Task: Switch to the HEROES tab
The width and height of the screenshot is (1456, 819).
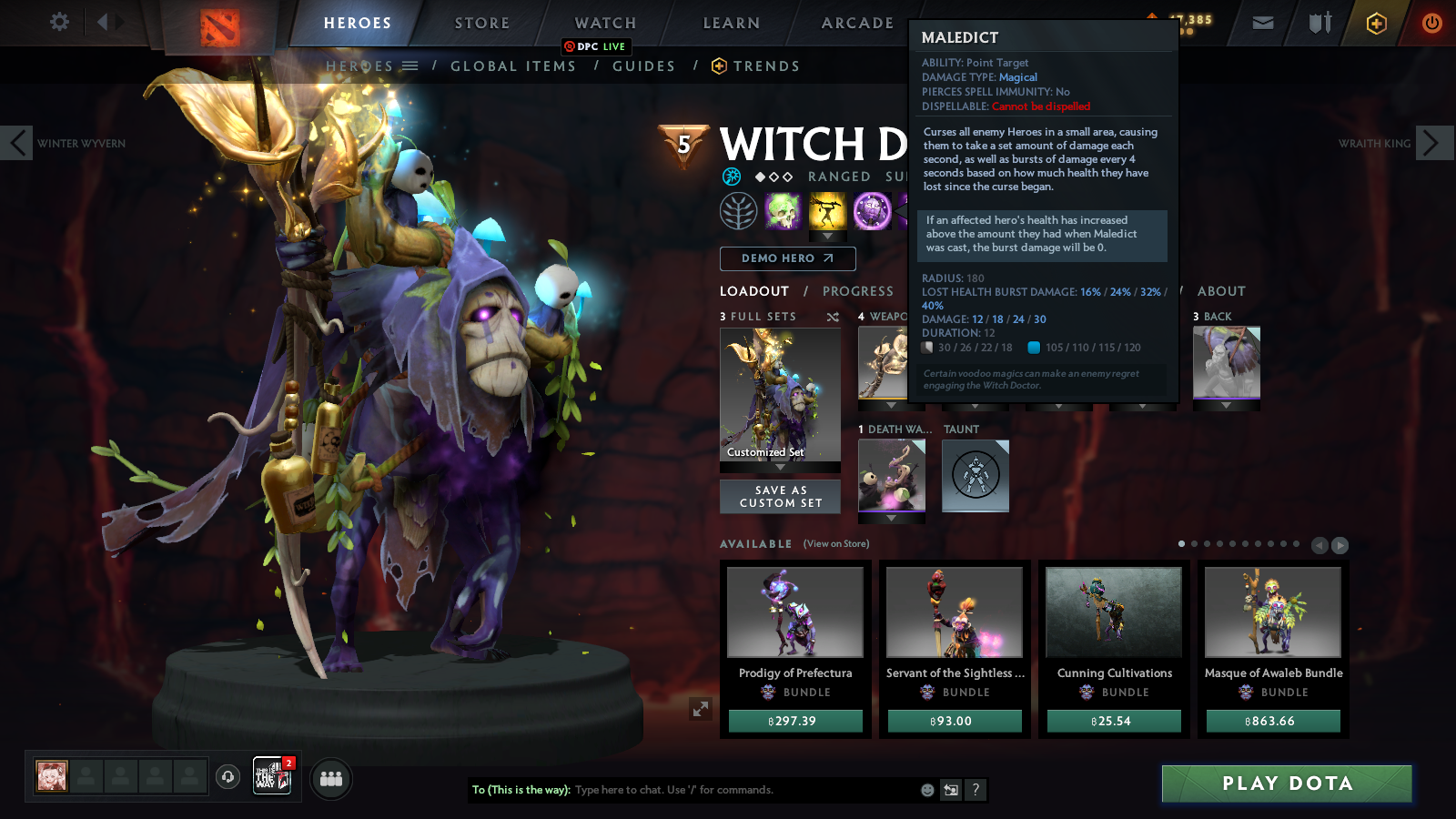Action: tap(356, 23)
